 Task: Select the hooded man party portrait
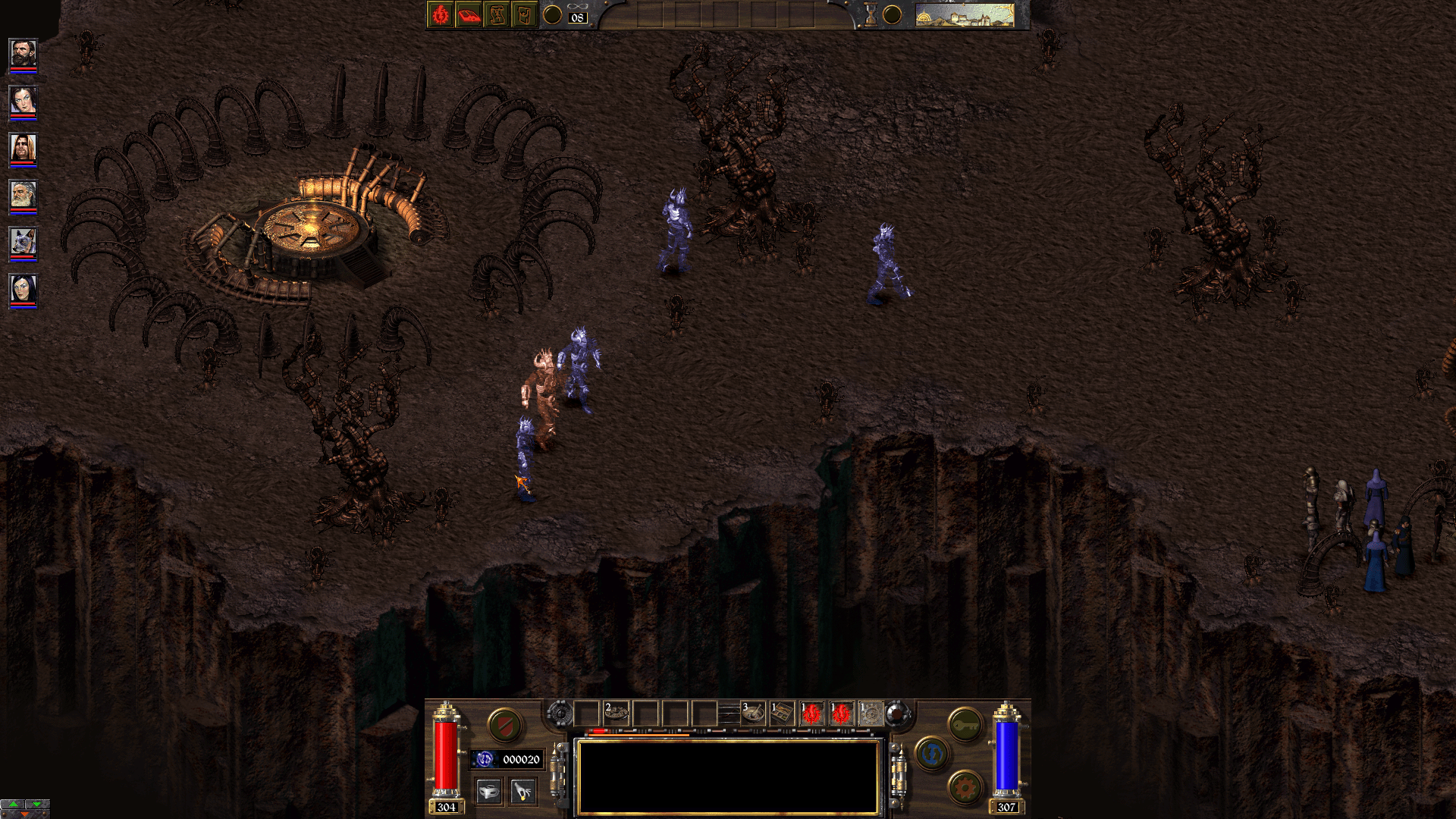pyautogui.click(x=23, y=148)
